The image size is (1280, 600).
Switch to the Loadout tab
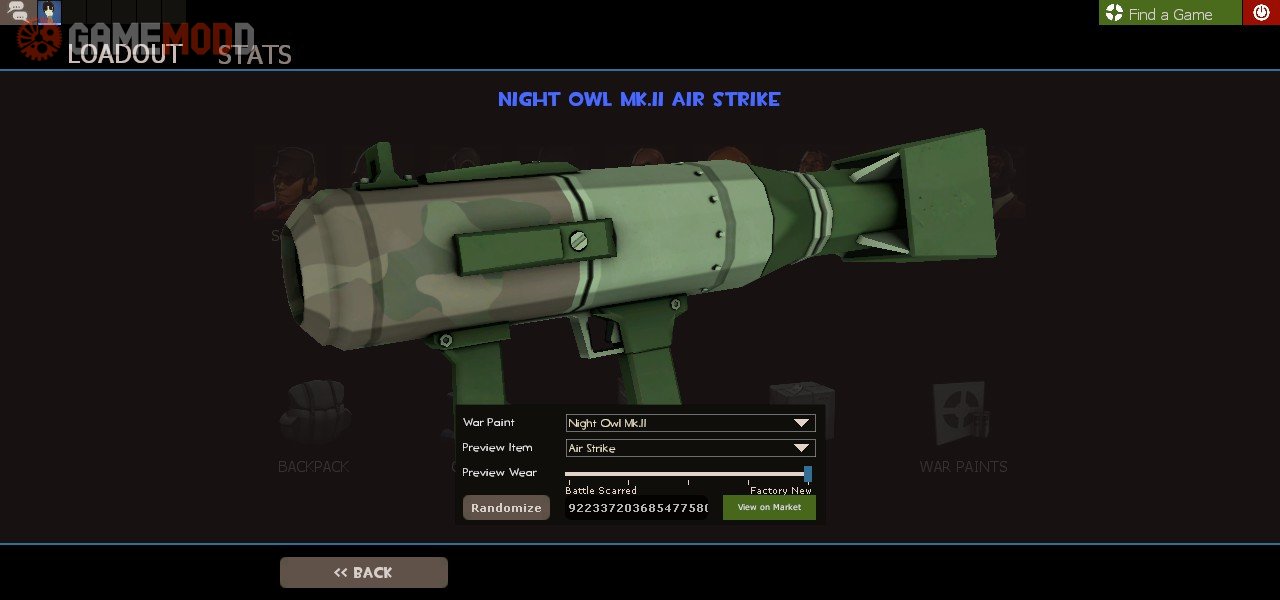[124, 54]
